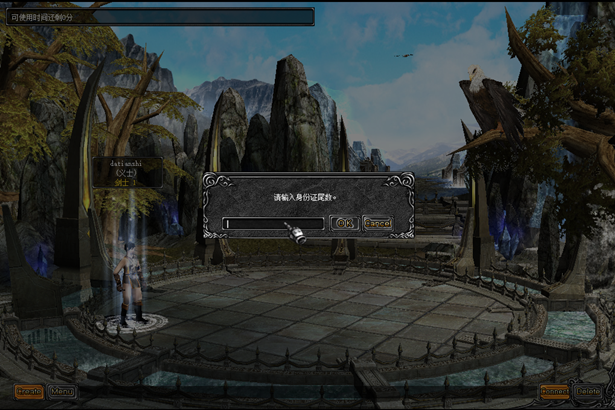Confirm the ID dialog with OK
The height and width of the screenshot is (410, 615).
pos(345,223)
